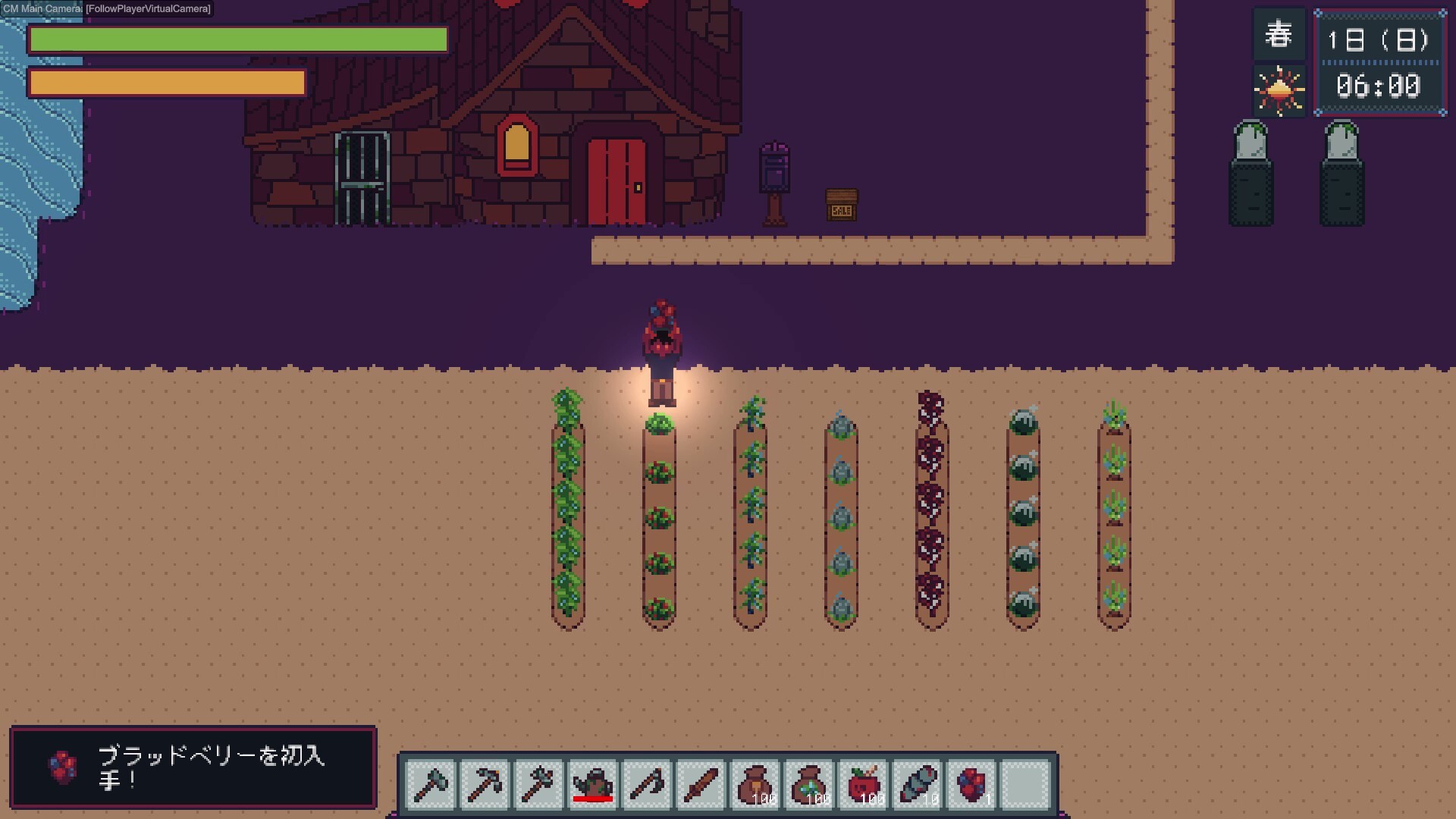Select the pickaxe tool
This screenshot has width=1456, height=819.
pyautogui.click(x=485, y=783)
